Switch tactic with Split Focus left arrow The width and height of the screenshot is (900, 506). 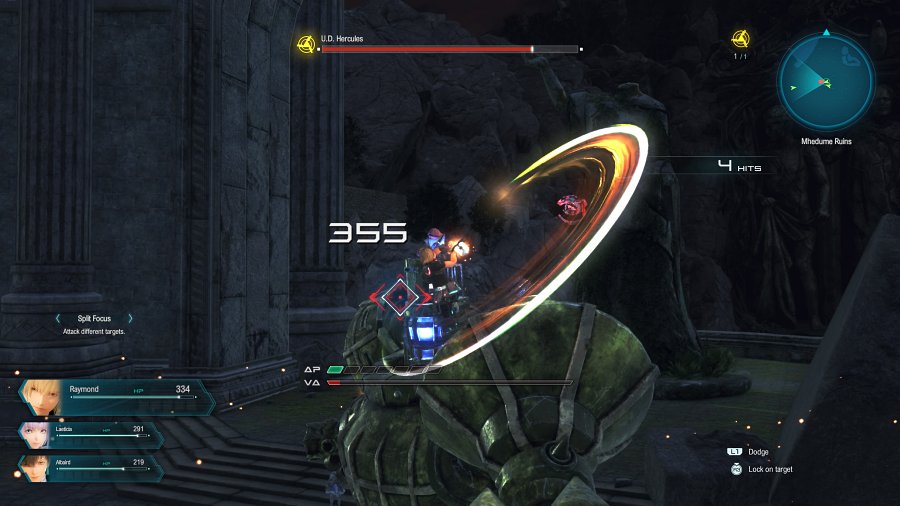pyautogui.click(x=58, y=319)
